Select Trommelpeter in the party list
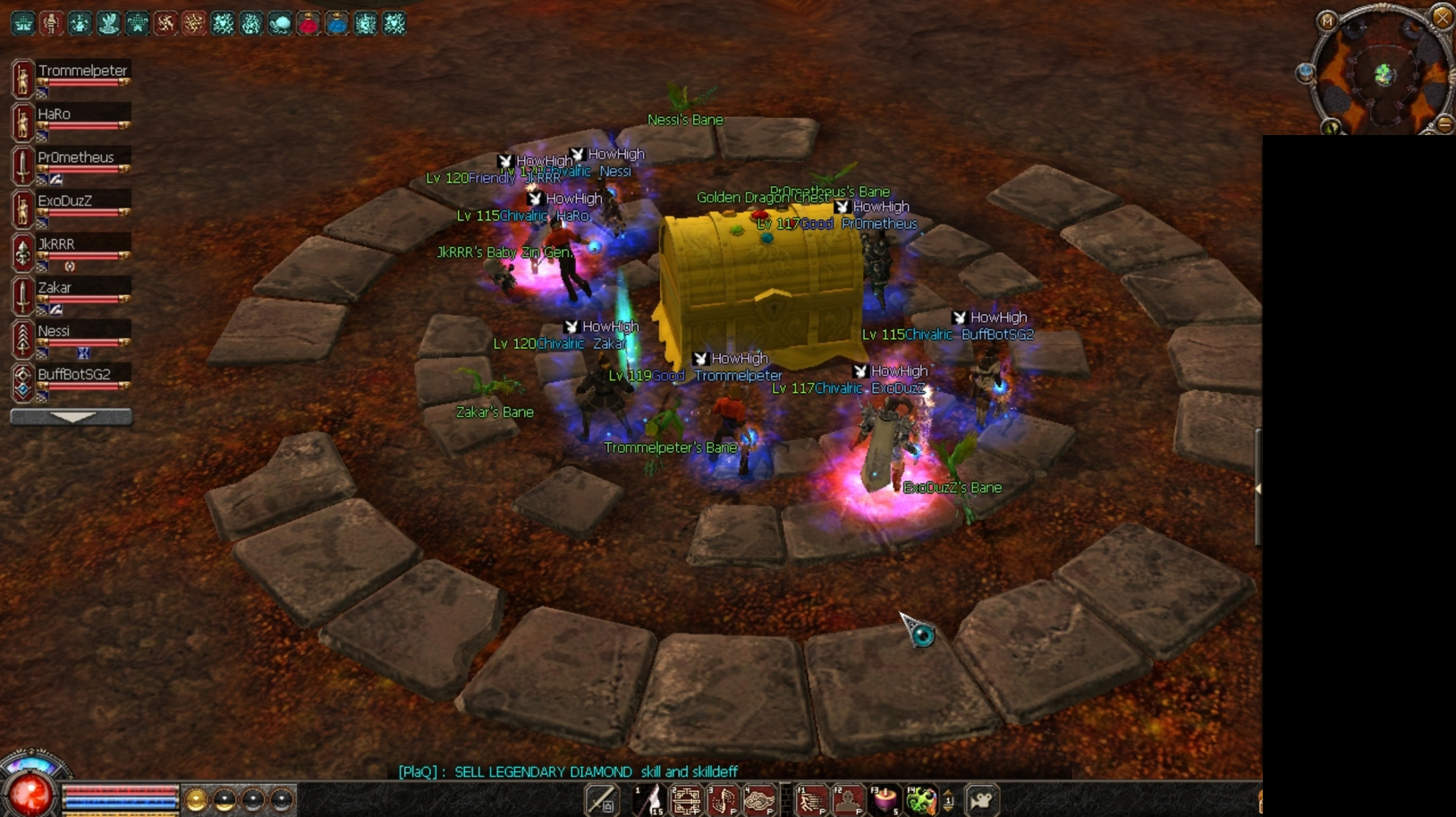 pos(81,72)
